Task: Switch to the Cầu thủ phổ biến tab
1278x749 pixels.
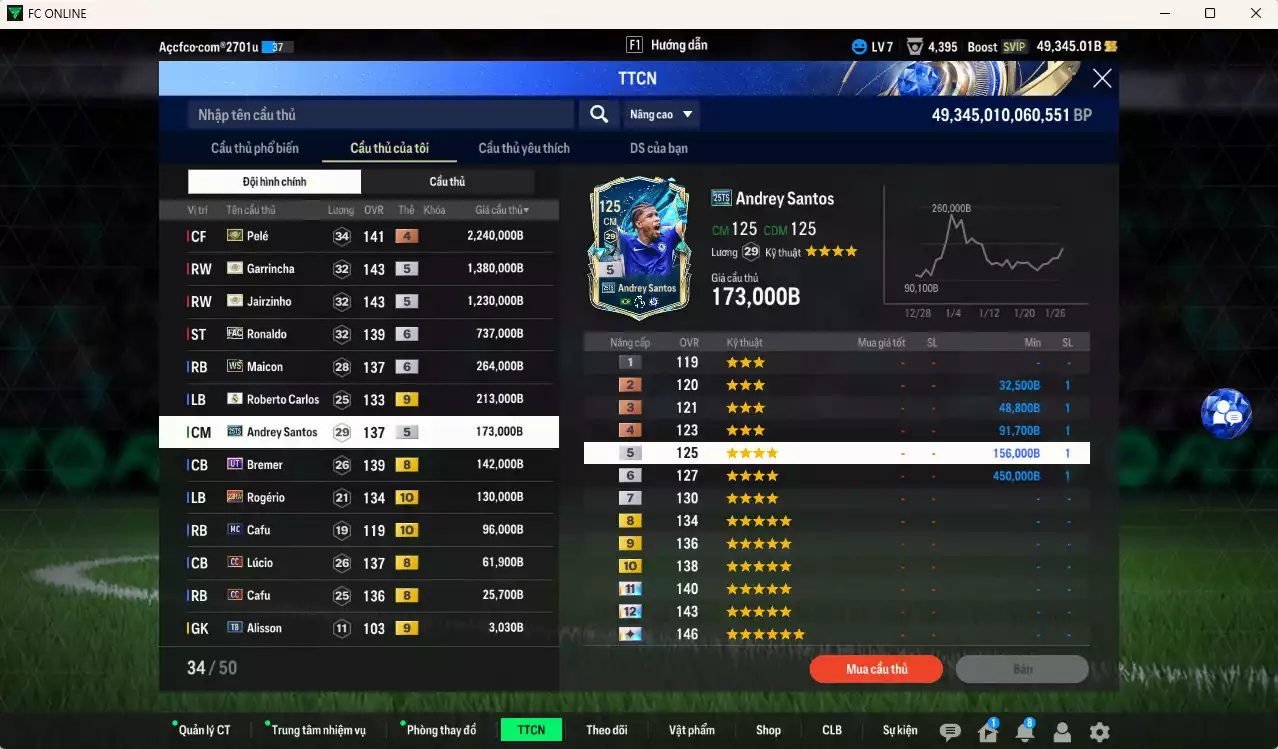Action: [254, 149]
